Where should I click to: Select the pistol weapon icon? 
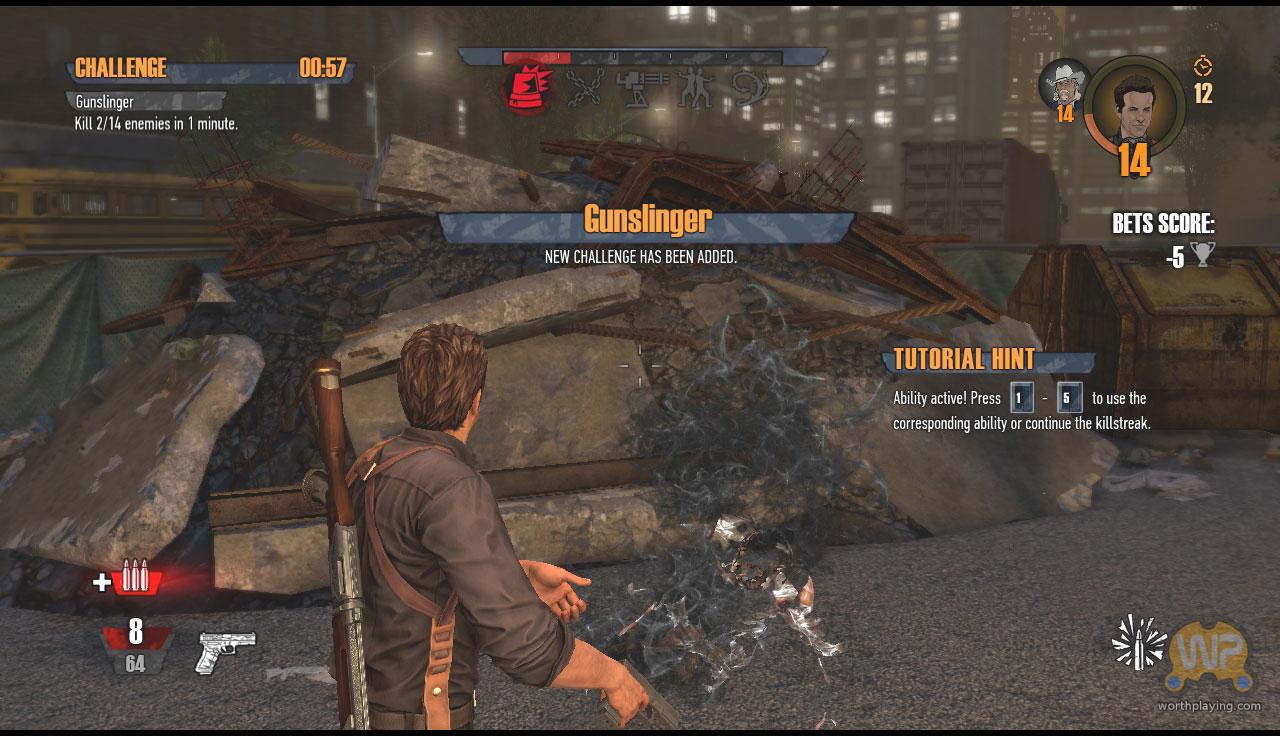tap(227, 651)
